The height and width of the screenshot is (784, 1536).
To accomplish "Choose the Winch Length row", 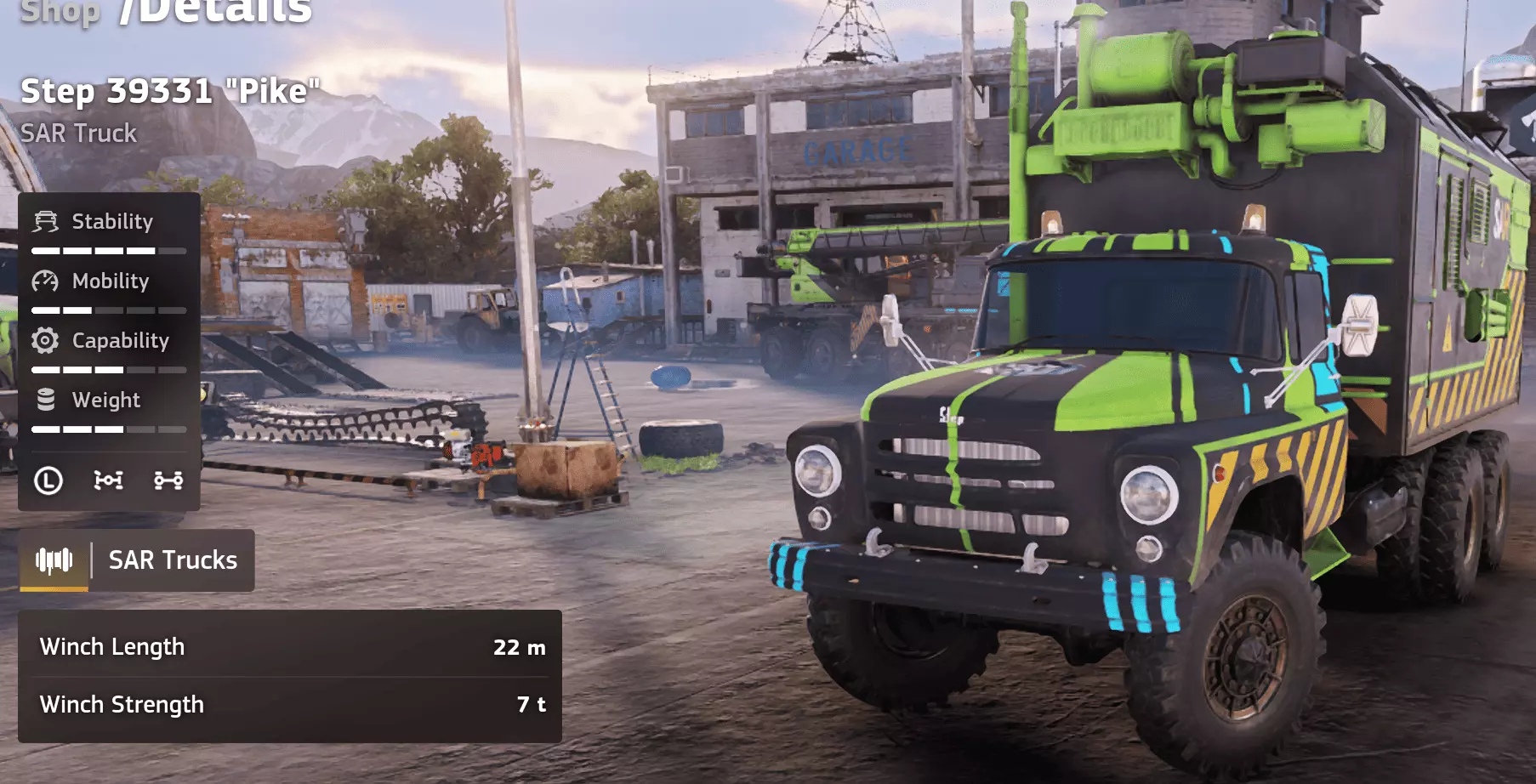I will pyautogui.click(x=289, y=647).
